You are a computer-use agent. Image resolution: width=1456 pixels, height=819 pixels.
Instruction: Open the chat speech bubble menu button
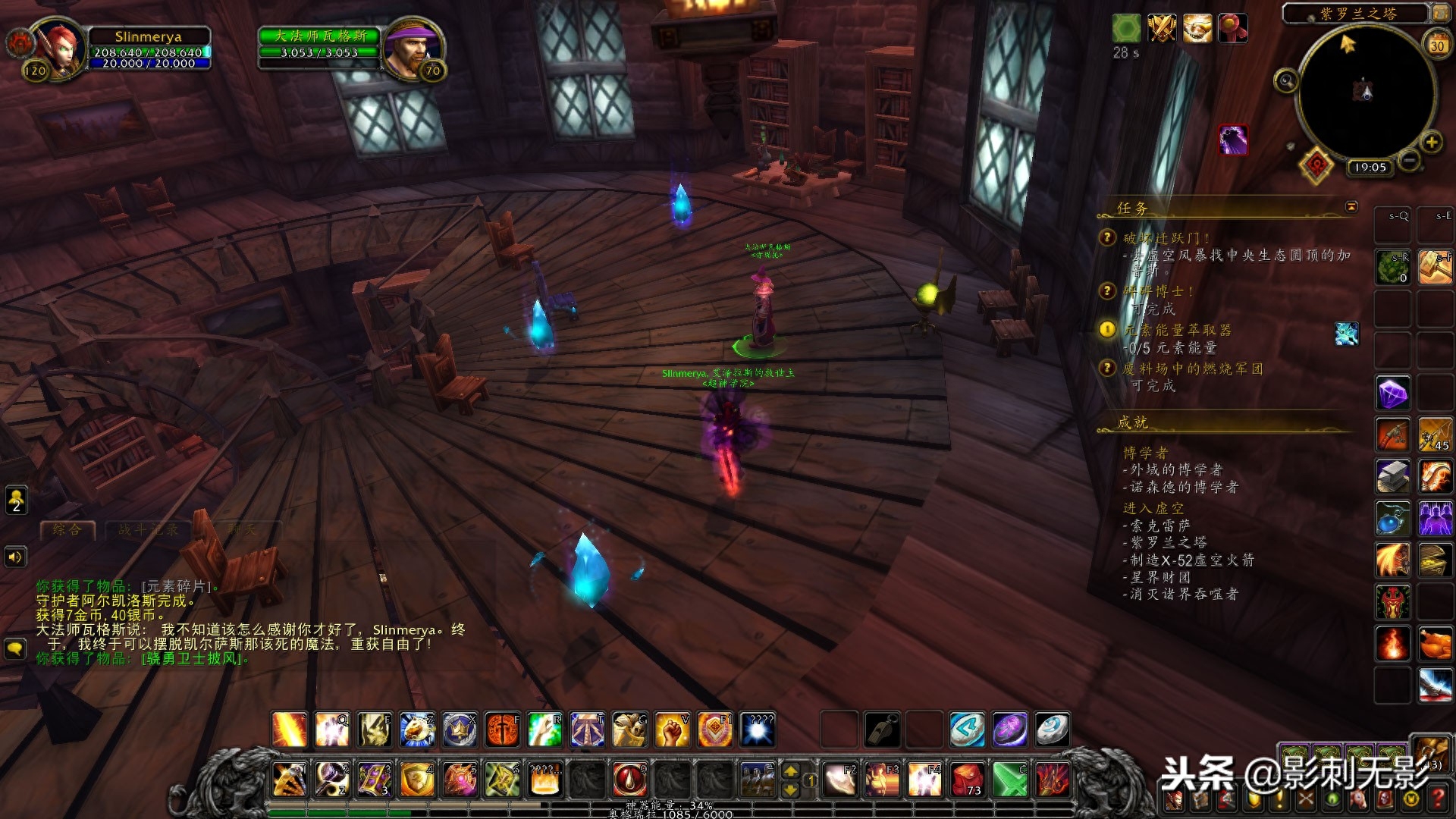coord(15,648)
